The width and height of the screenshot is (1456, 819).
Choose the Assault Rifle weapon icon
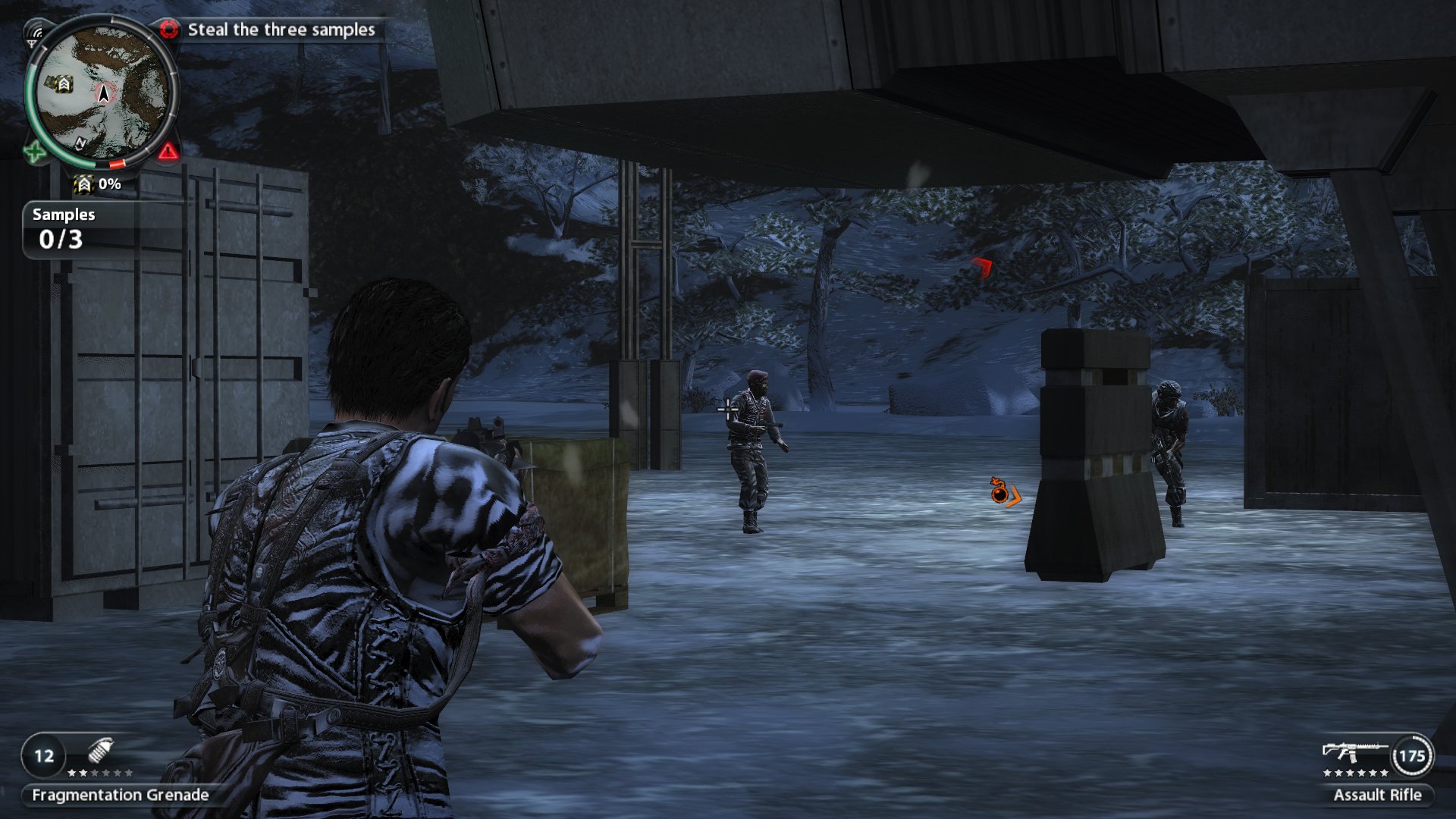point(1354,752)
